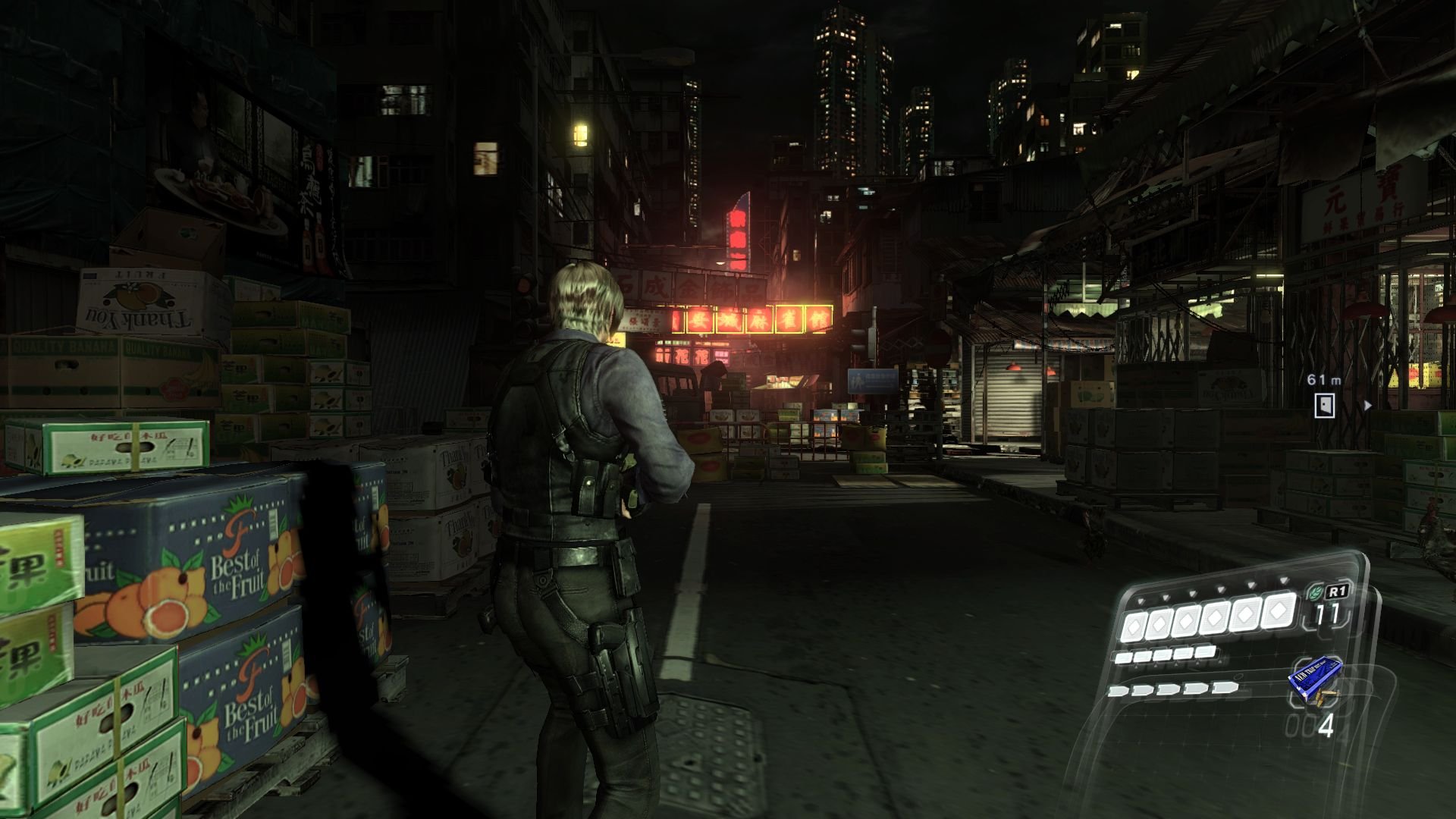Select the 61 m distance label

click(x=1324, y=380)
